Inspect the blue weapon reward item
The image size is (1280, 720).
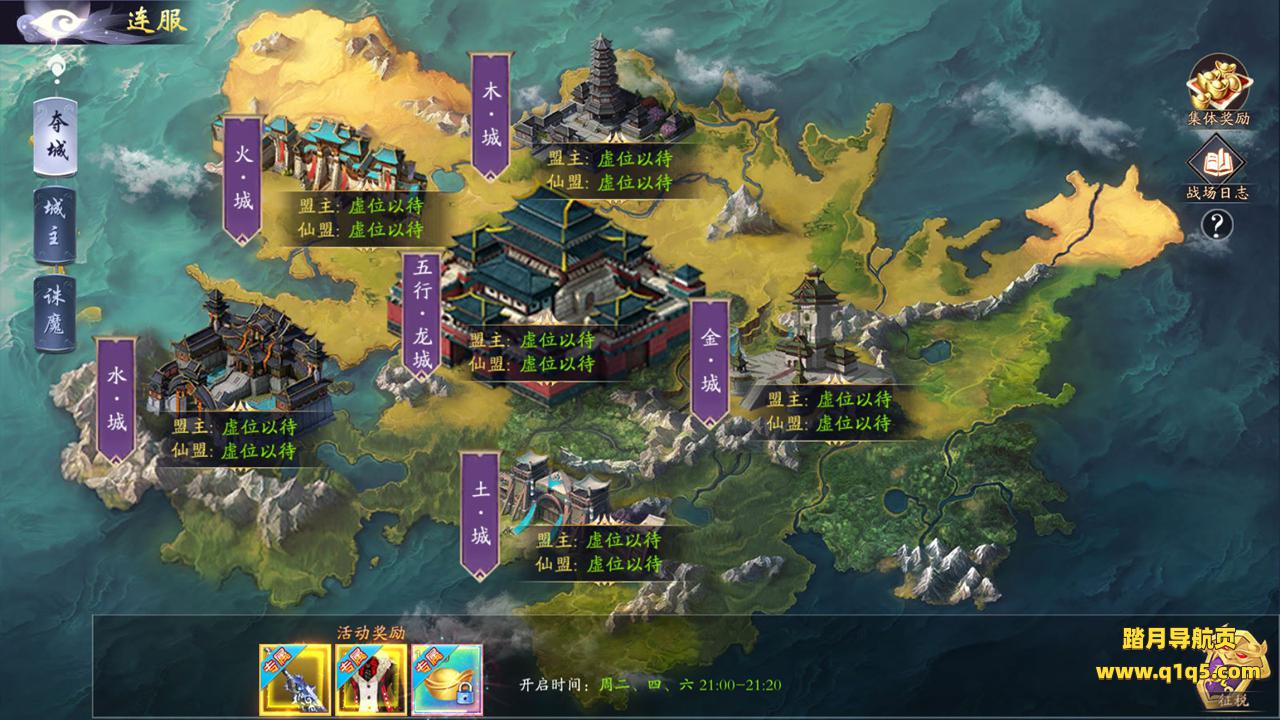(x=295, y=680)
